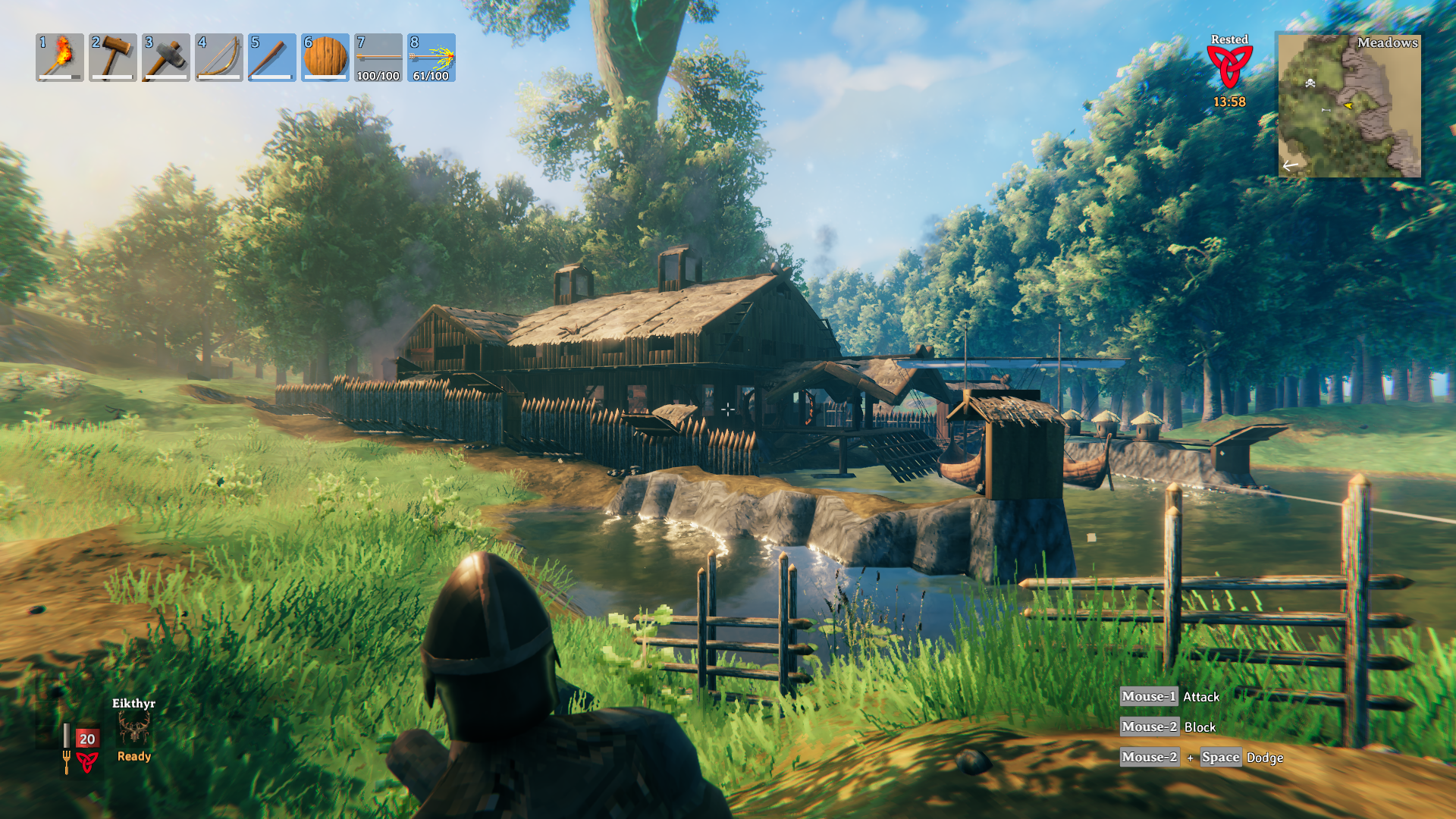Image resolution: width=1456 pixels, height=819 pixels.
Task: Choose the stone axe in slot 3
Action: 166,58
